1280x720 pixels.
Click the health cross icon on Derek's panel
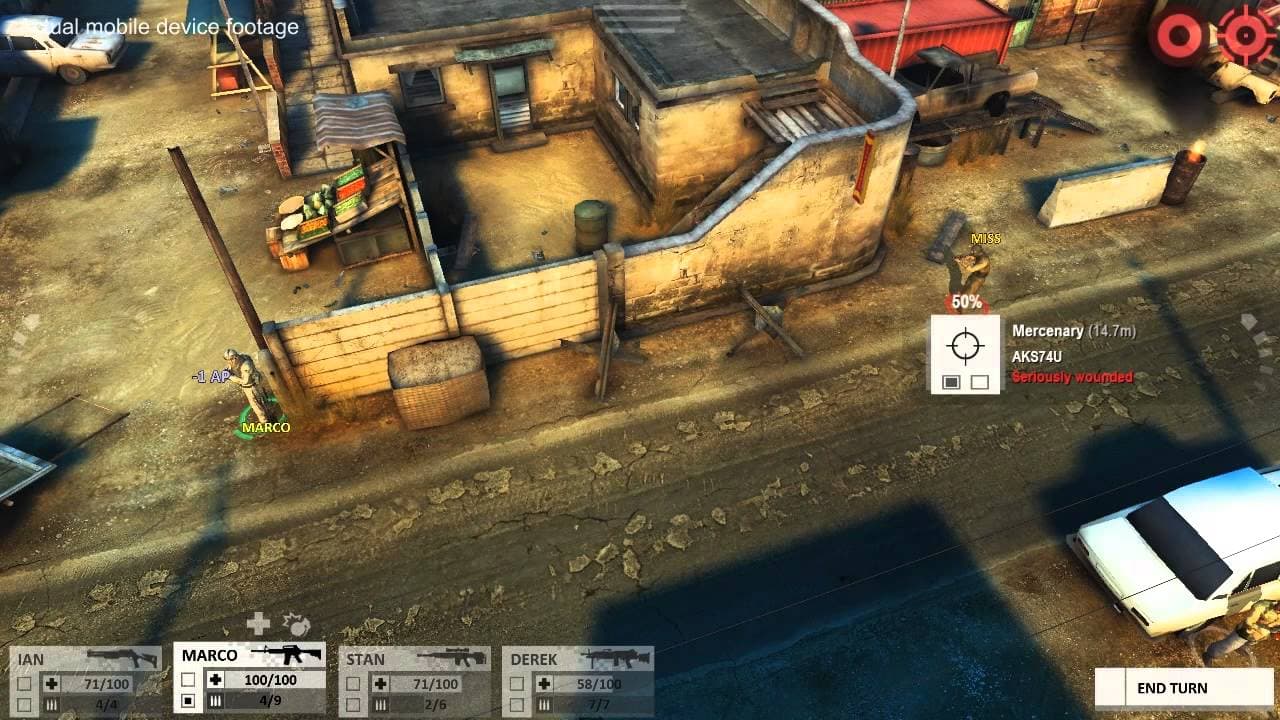coord(545,684)
